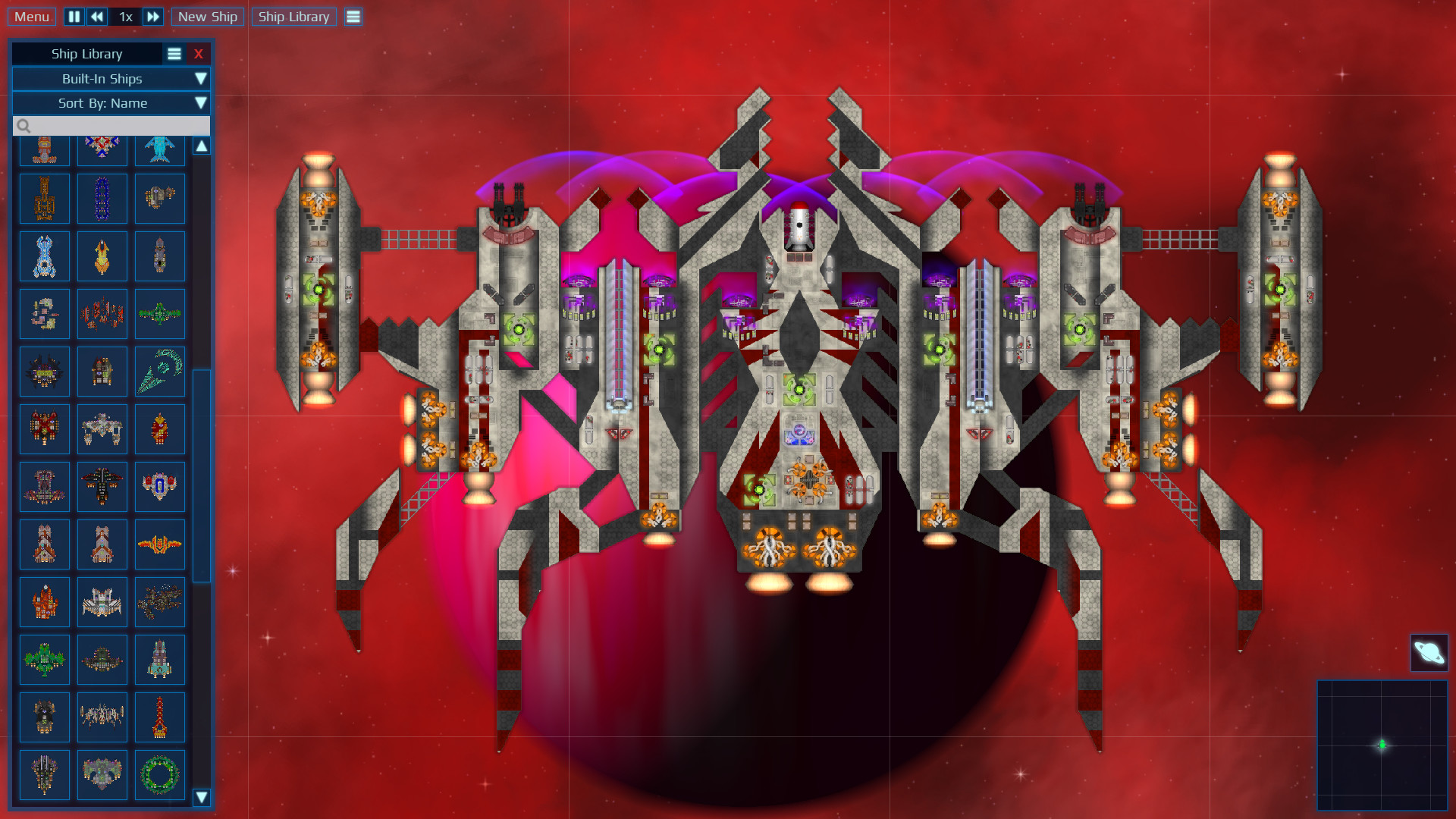This screenshot has height=819, width=1456.
Task: Click the New Ship button
Action: click(x=207, y=16)
